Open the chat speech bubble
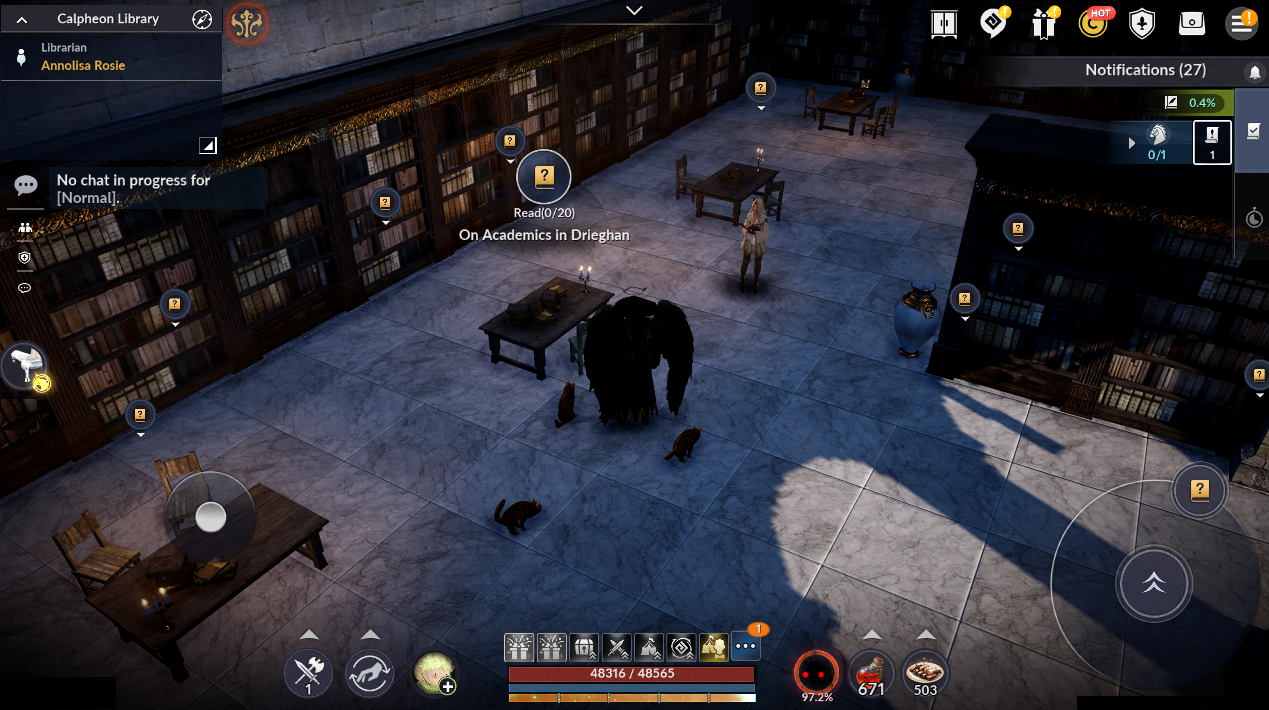 tap(26, 185)
